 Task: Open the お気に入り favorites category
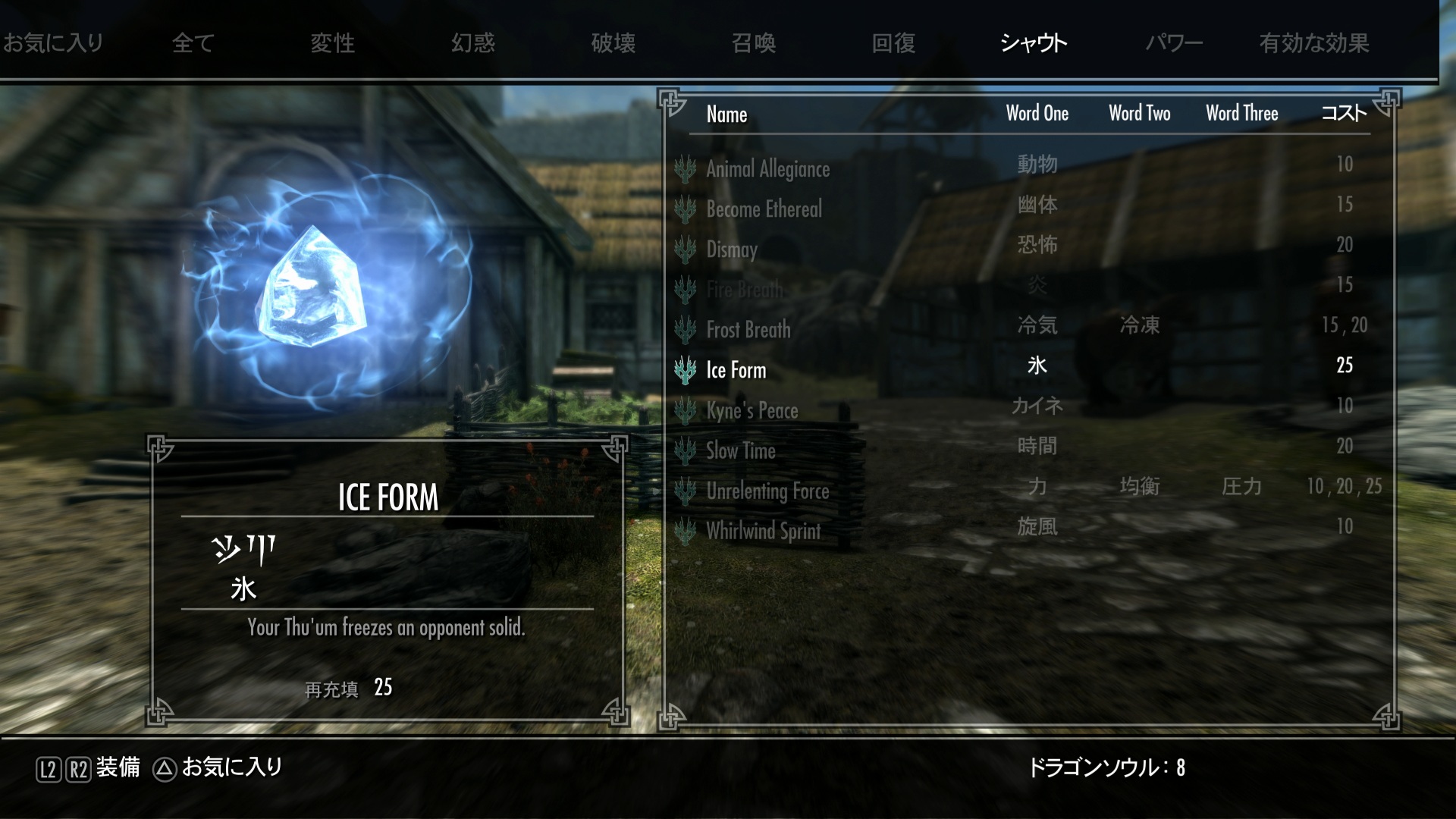53,43
